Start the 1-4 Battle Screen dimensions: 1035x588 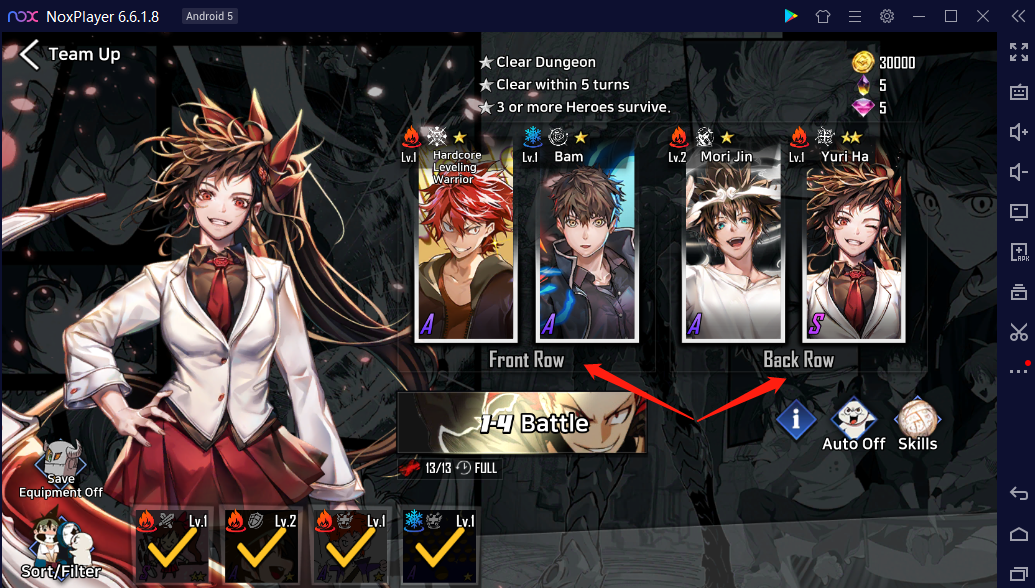coord(521,423)
